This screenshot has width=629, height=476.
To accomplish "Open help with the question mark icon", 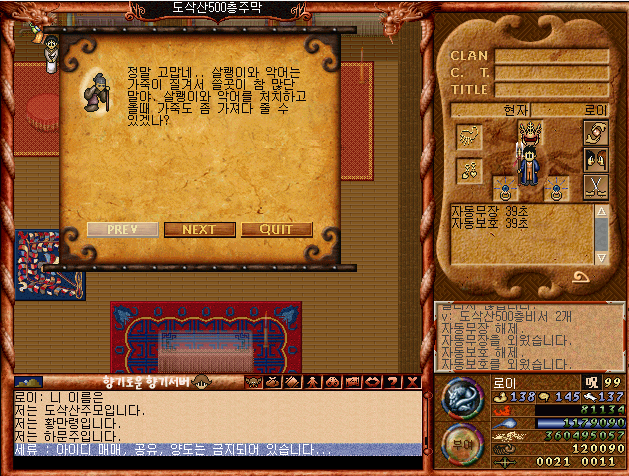I will pos(391,381).
